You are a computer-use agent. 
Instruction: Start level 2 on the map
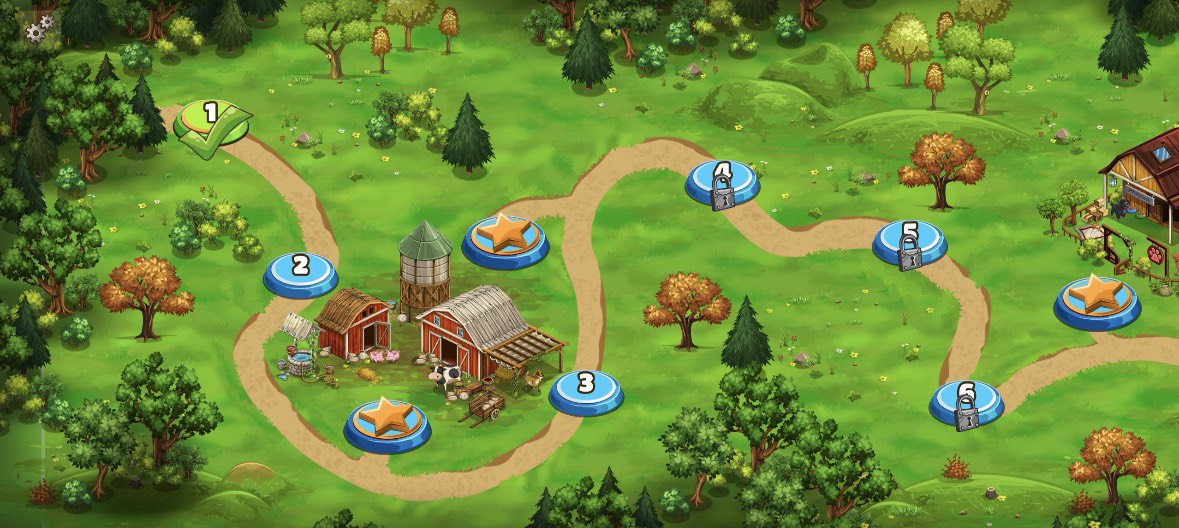coord(300,271)
